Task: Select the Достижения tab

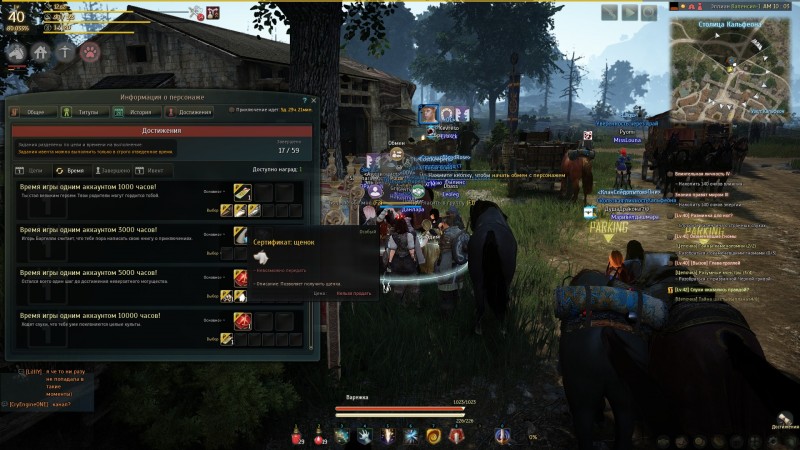Action: tap(185, 112)
